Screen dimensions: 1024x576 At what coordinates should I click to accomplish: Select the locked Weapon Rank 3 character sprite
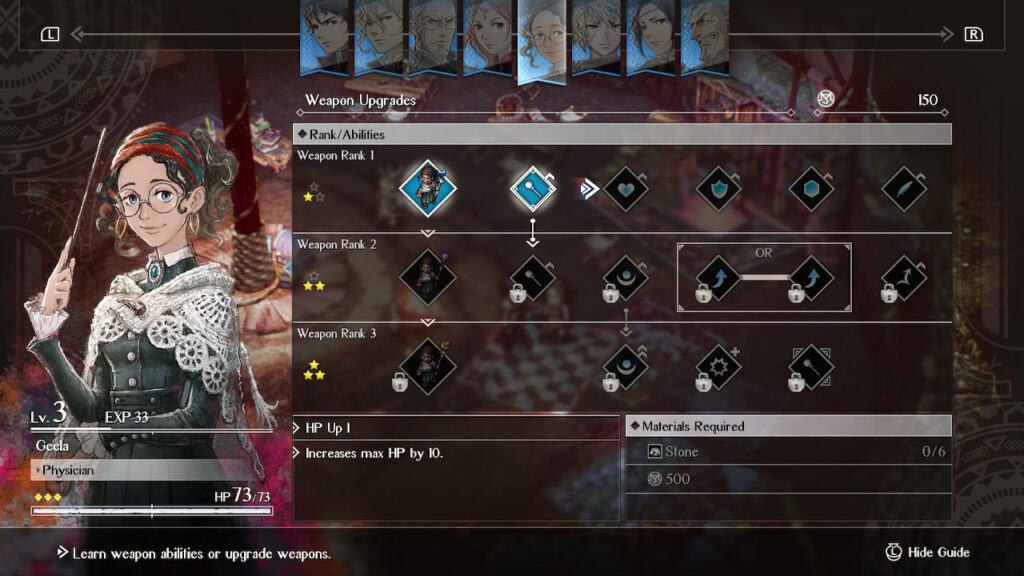click(x=426, y=369)
